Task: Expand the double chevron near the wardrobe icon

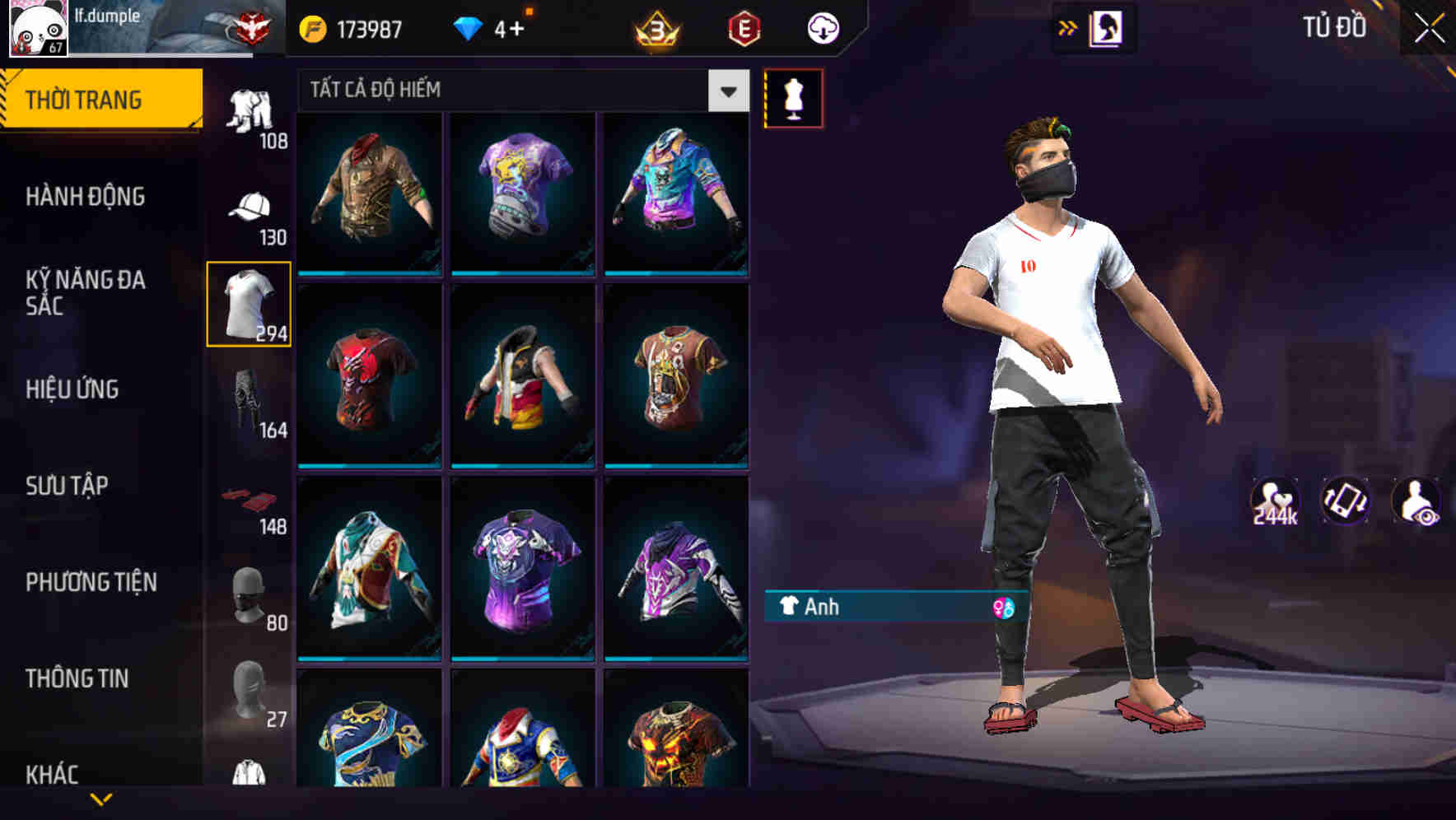Action: 1066,27
